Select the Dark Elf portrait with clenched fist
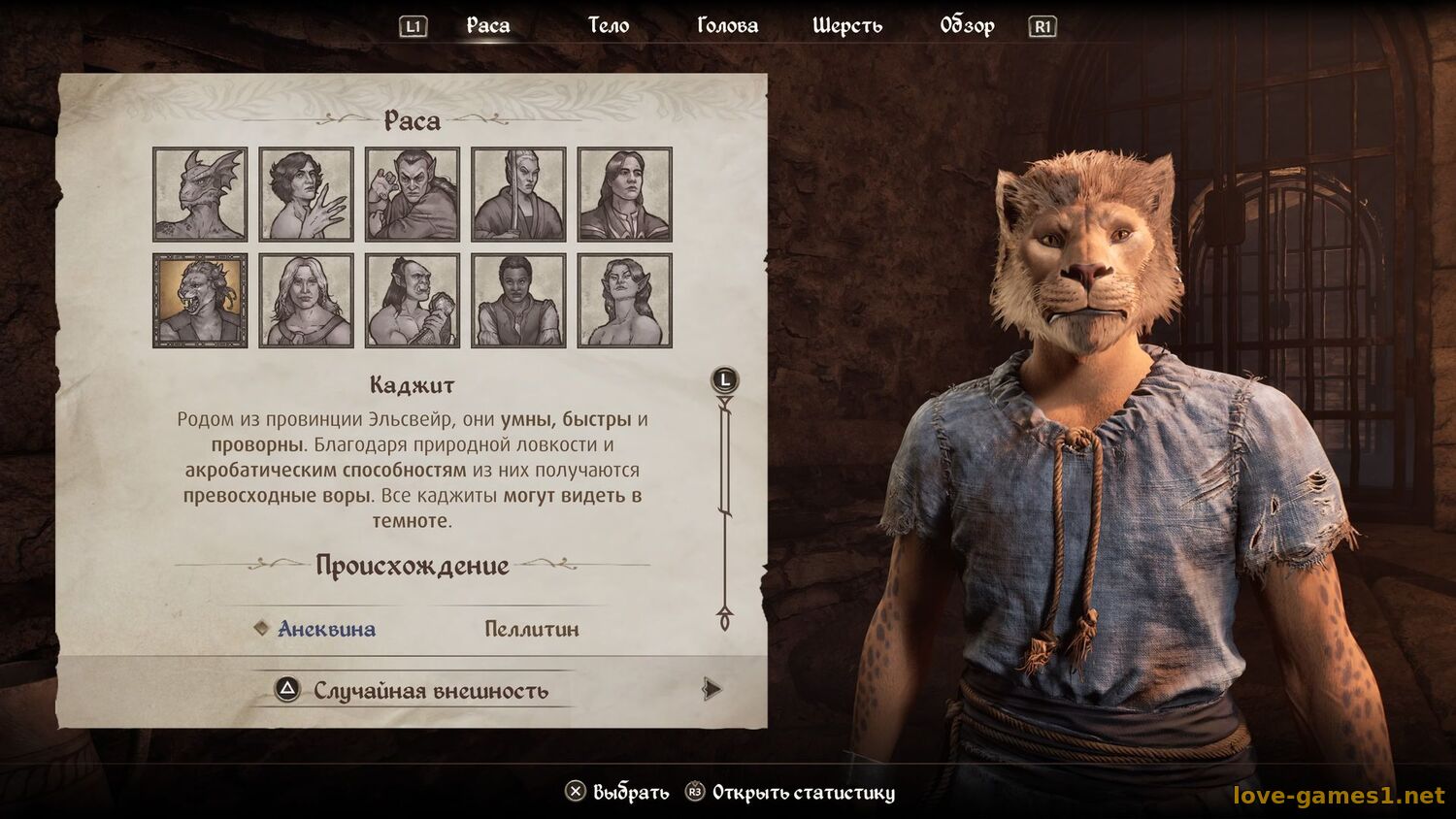 click(x=413, y=194)
